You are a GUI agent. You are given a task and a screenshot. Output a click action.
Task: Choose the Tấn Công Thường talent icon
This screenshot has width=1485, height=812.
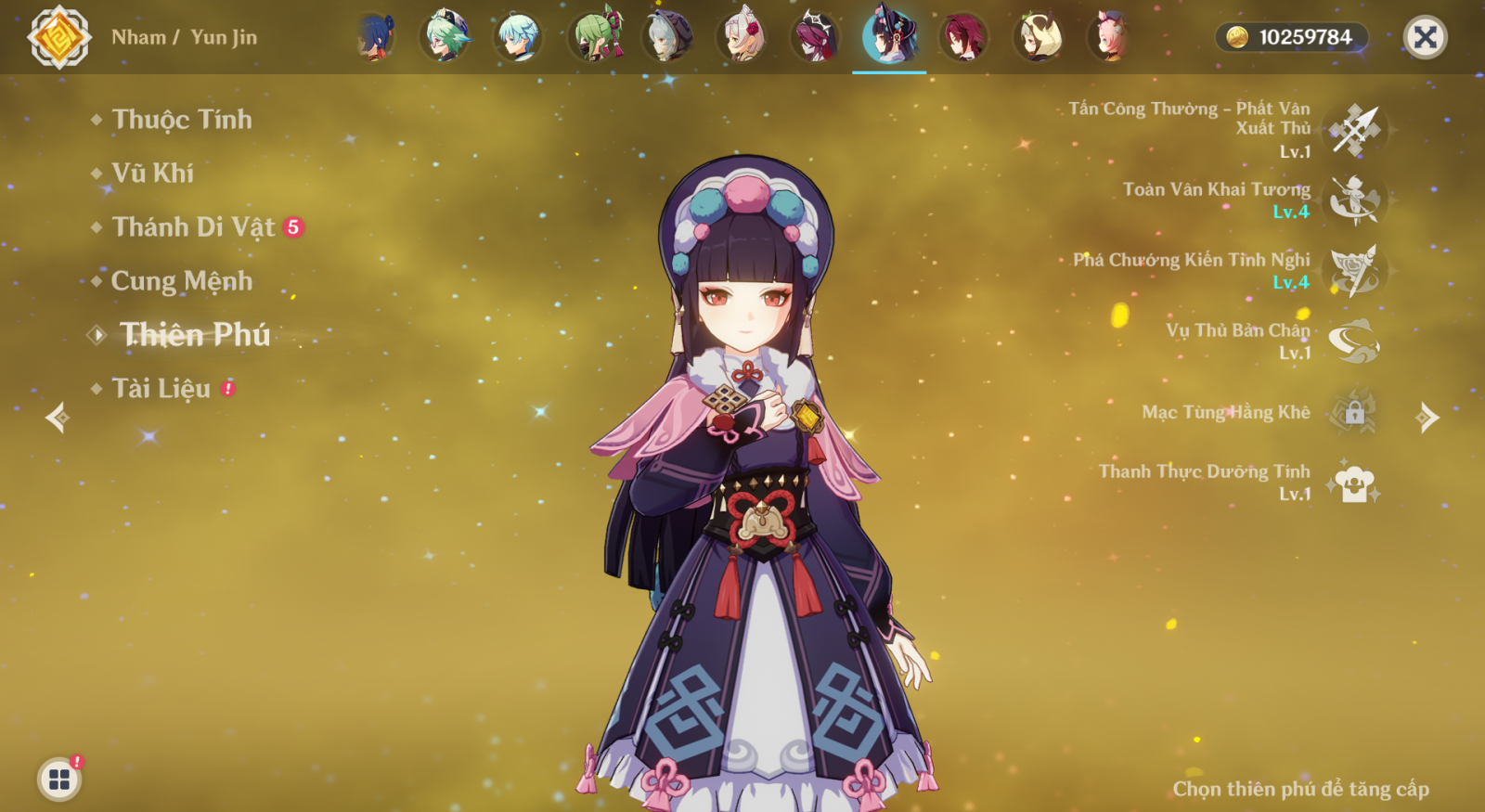click(1354, 130)
